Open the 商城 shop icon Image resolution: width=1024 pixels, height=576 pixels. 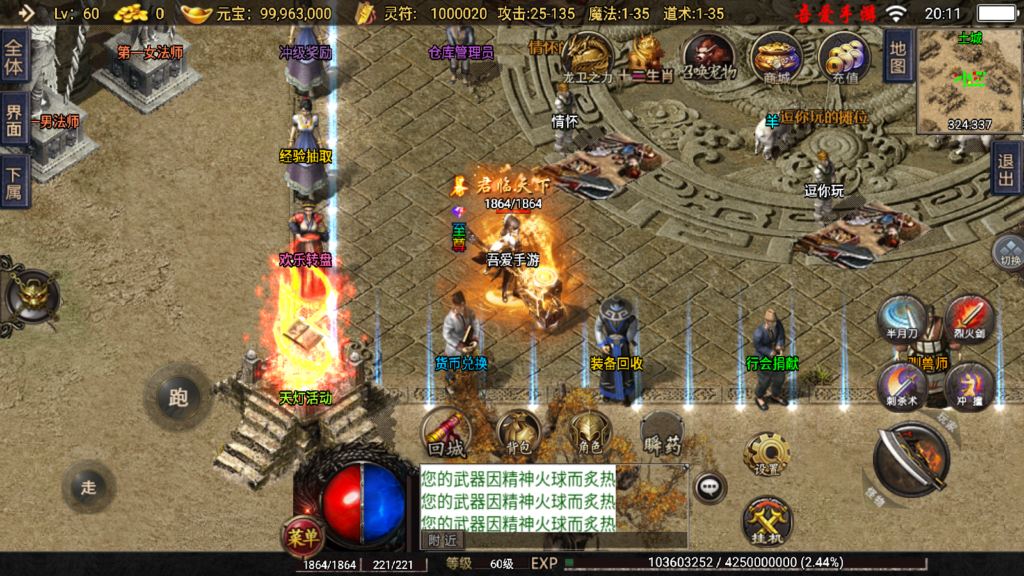[x=776, y=56]
